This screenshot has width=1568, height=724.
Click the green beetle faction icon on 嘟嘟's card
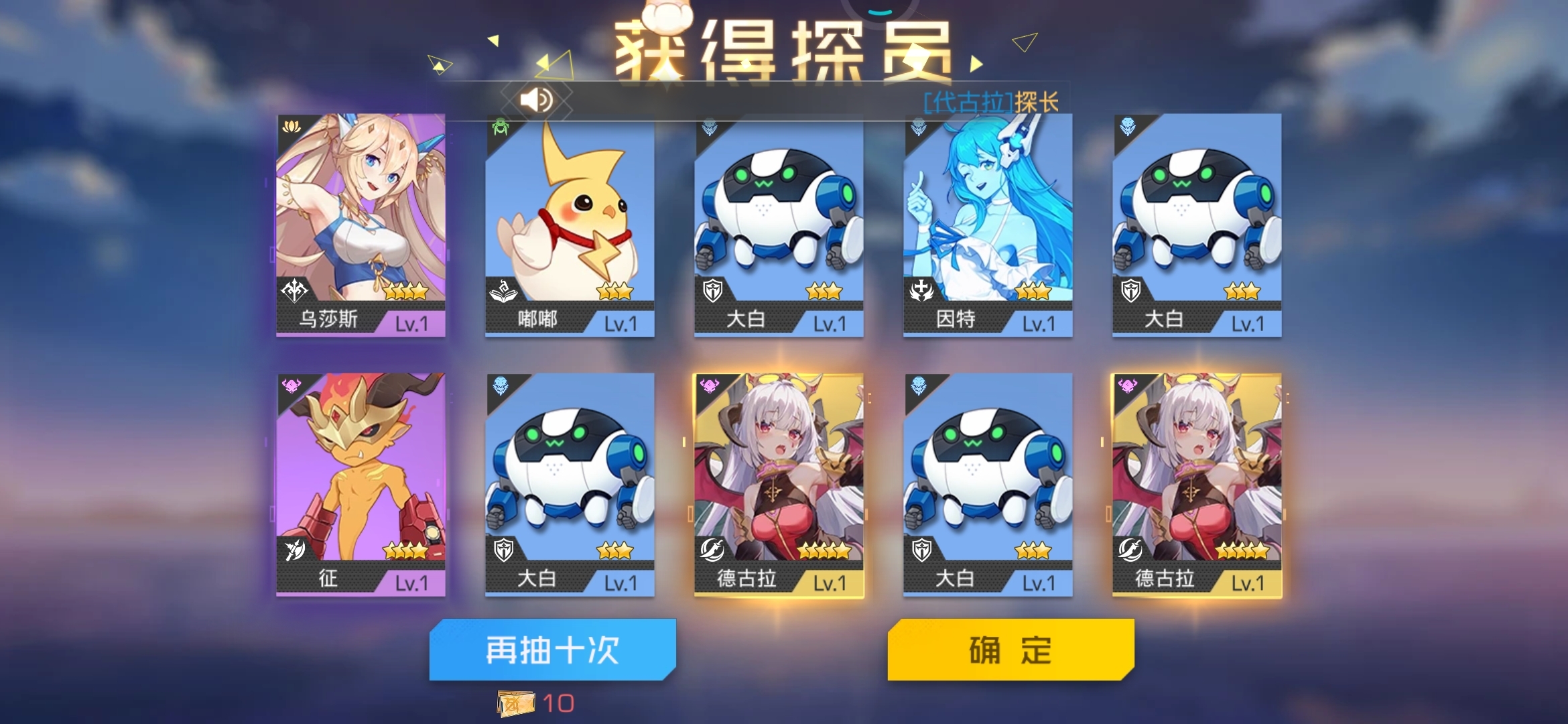click(x=500, y=125)
